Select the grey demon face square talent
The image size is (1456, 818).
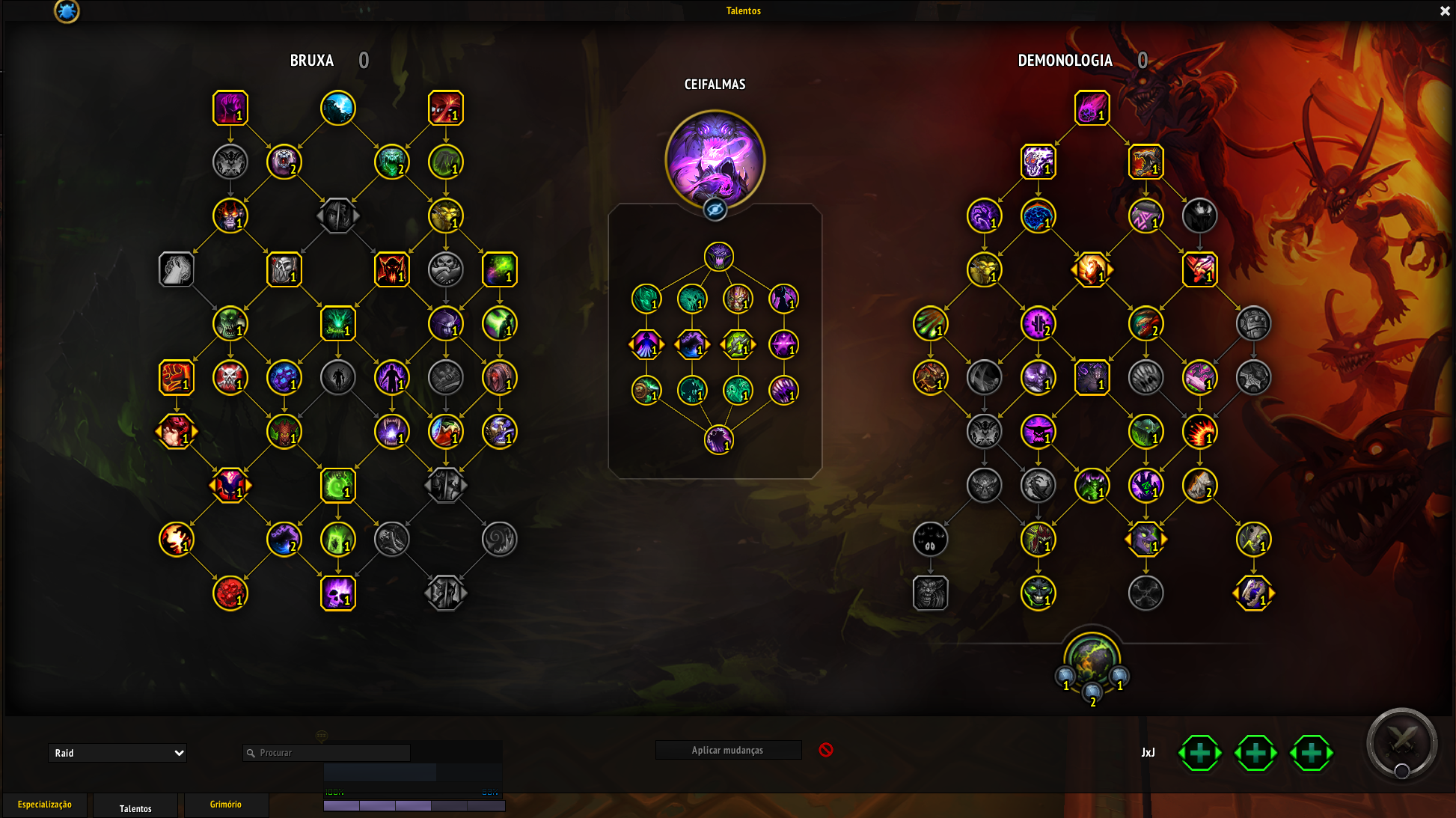930,593
